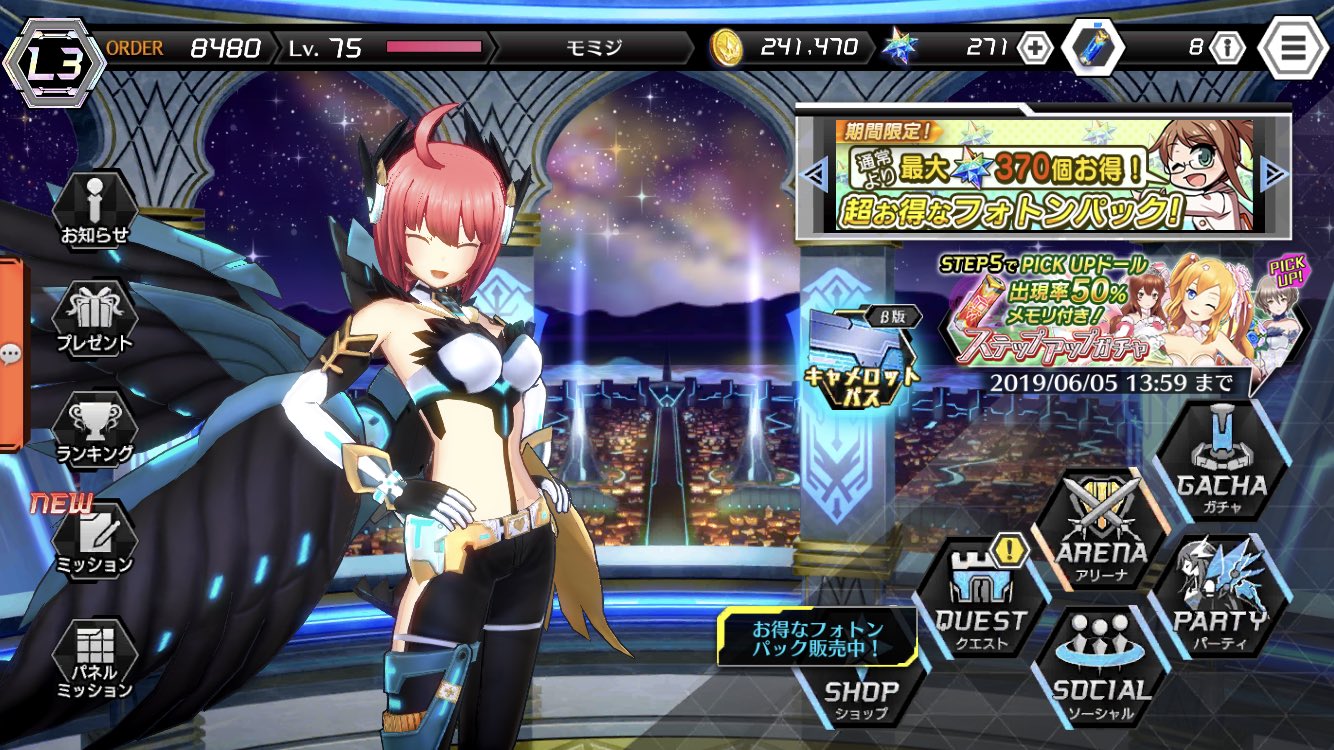Image resolution: width=1334 pixels, height=750 pixels.
Task: Show the next banner with right arrow
Action: (x=1274, y=177)
